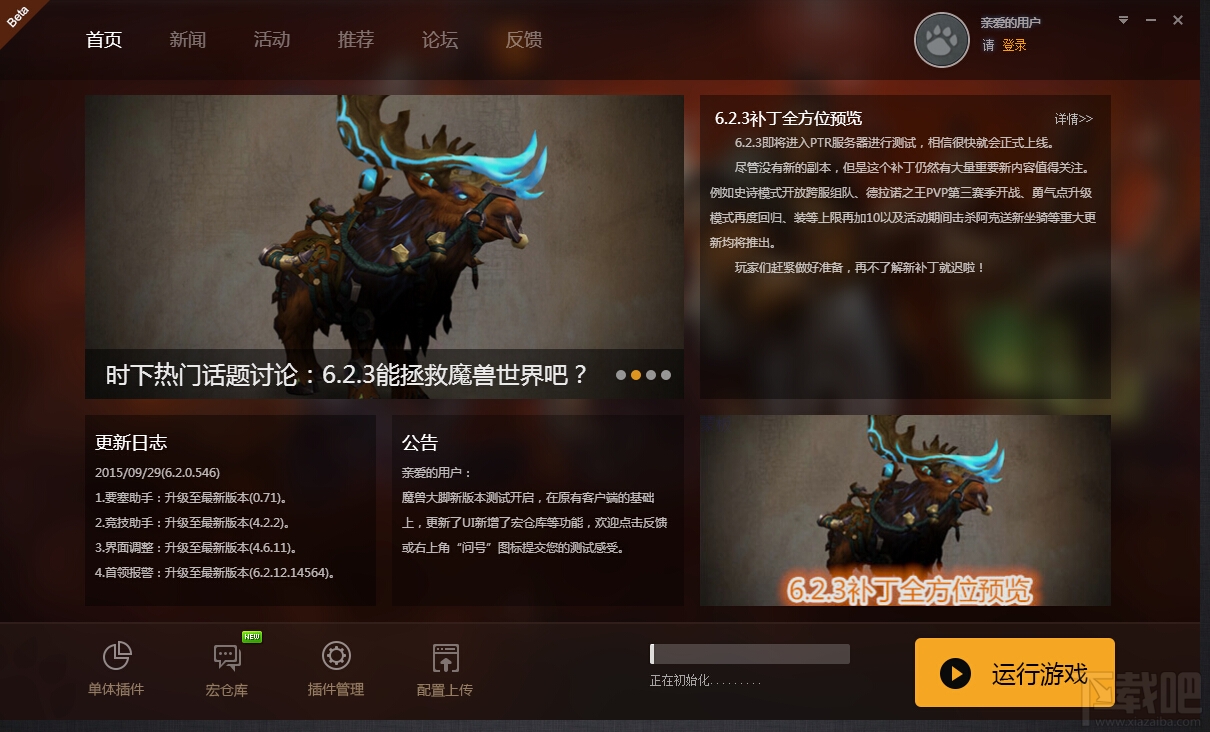Screen dimensions: 1210x732
Task: Open the 宏仓库 macro library
Action: pyautogui.click(x=227, y=669)
